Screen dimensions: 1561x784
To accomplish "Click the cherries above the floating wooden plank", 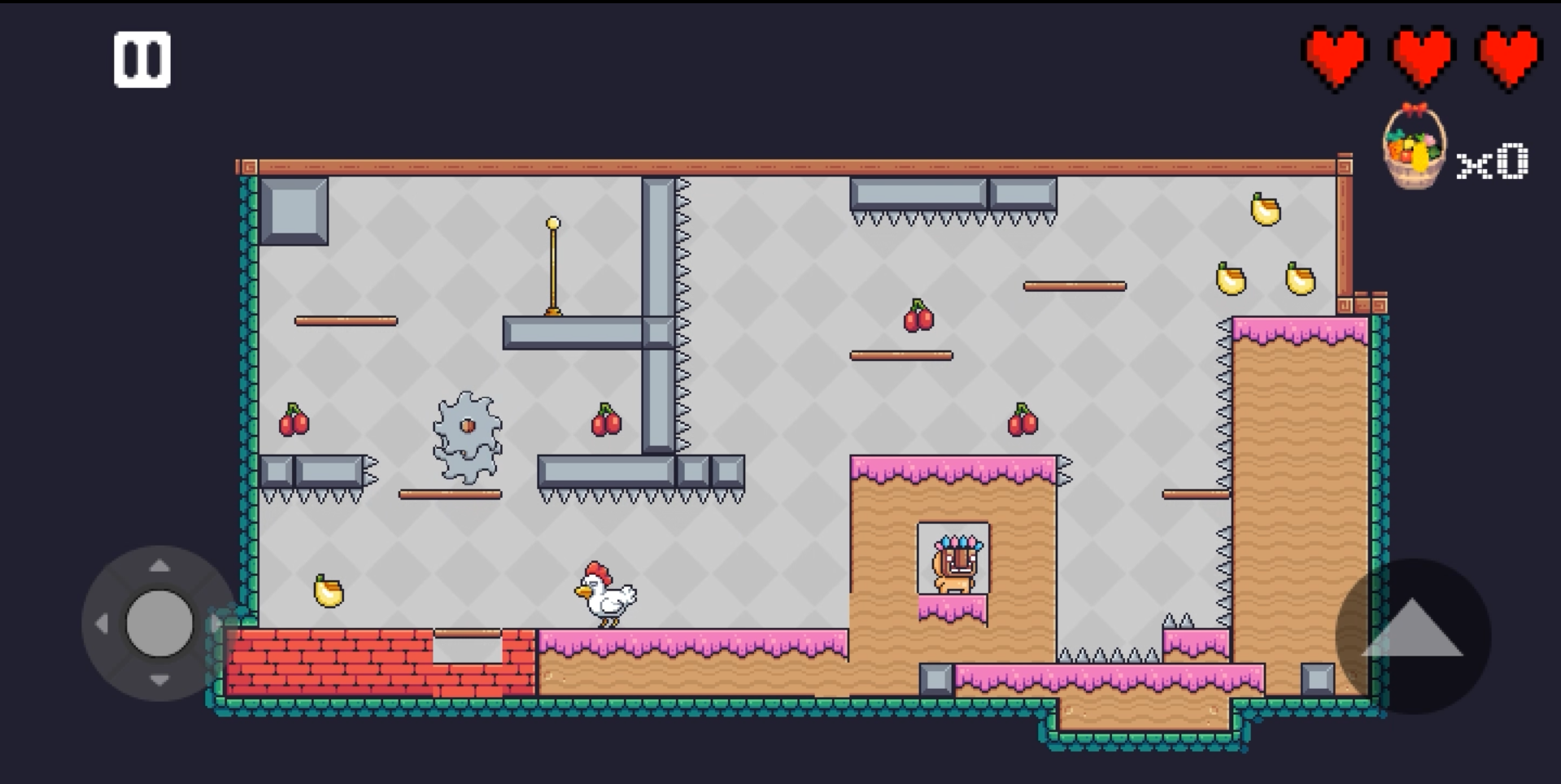I will [918, 317].
